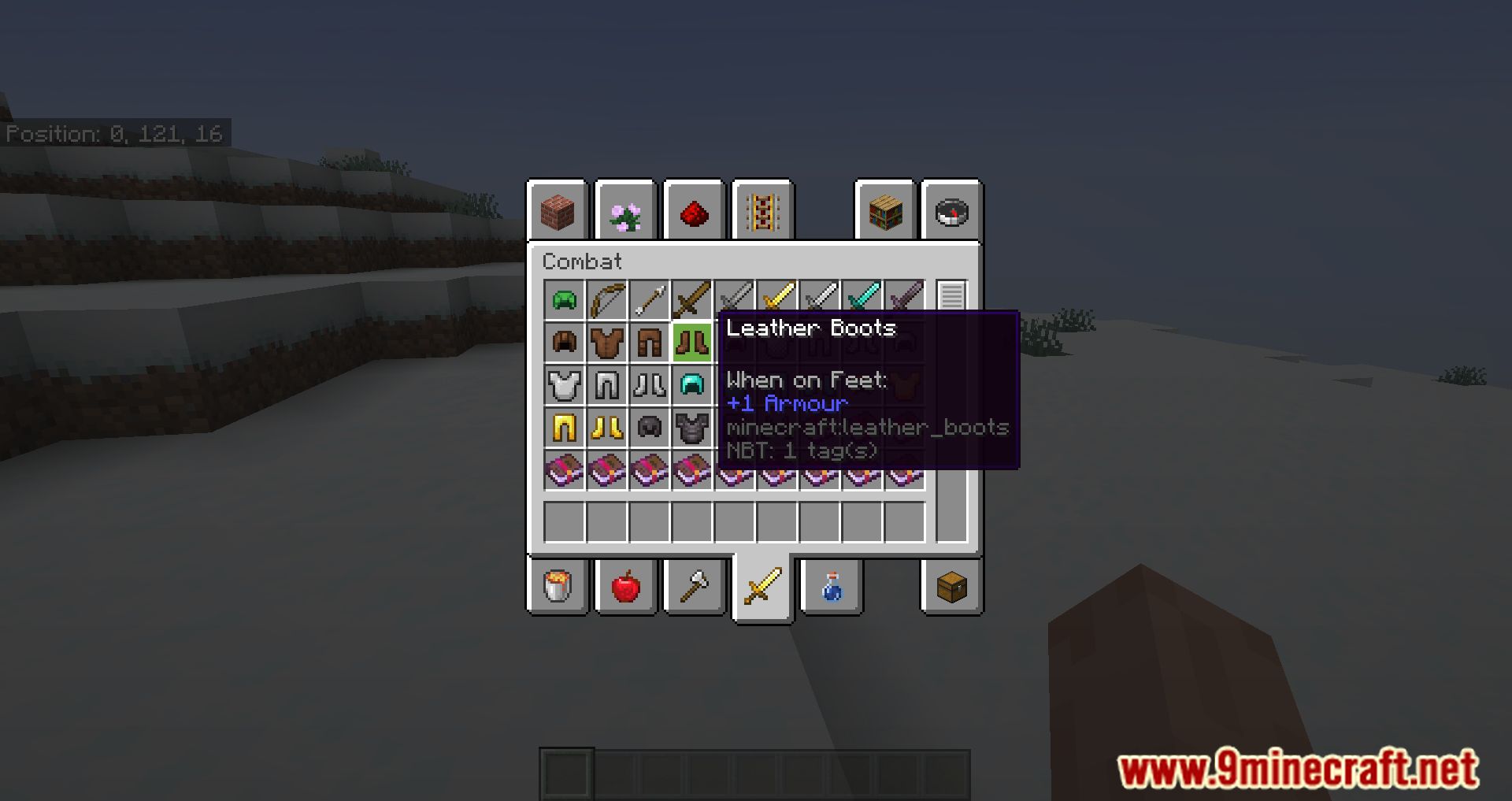Select the bow in the Combat grid

tap(606, 299)
